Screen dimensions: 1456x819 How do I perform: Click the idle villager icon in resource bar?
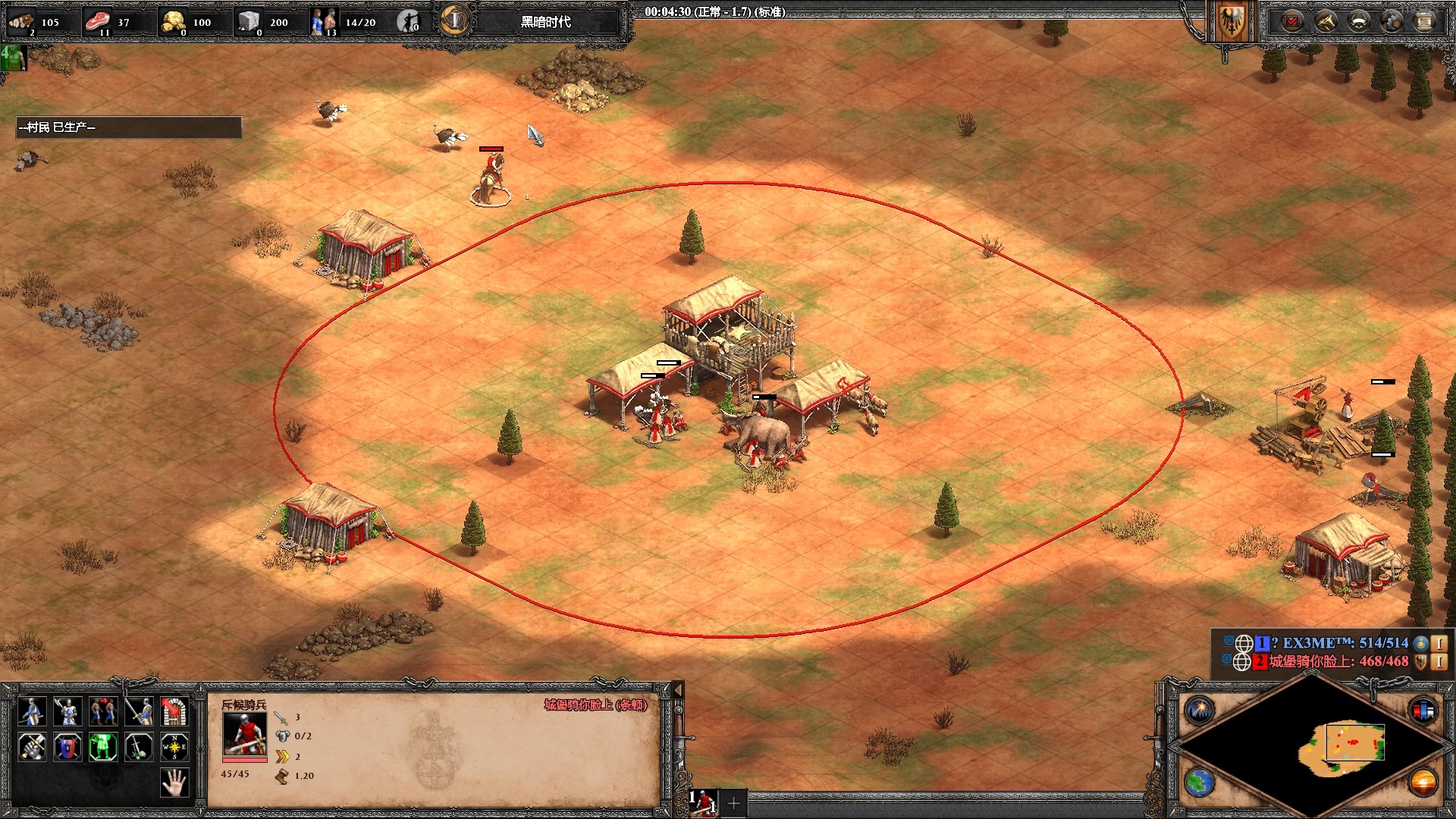(409, 21)
